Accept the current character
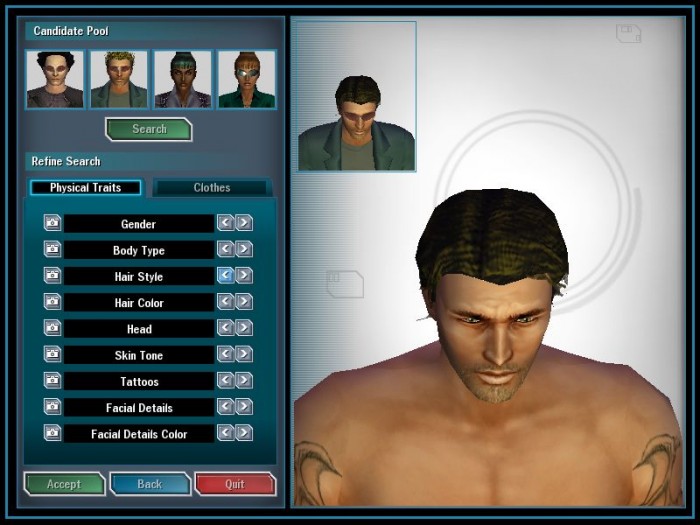The height and width of the screenshot is (525, 700). pyautogui.click(x=64, y=484)
